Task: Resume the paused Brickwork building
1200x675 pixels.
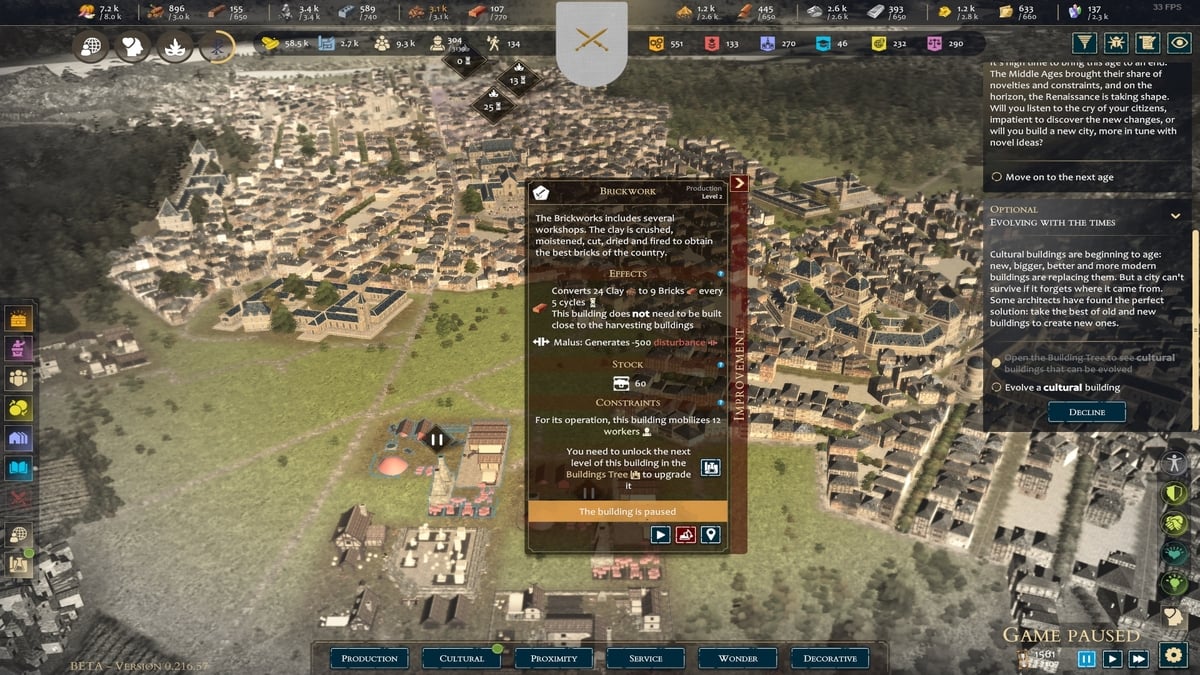Action: [x=660, y=535]
